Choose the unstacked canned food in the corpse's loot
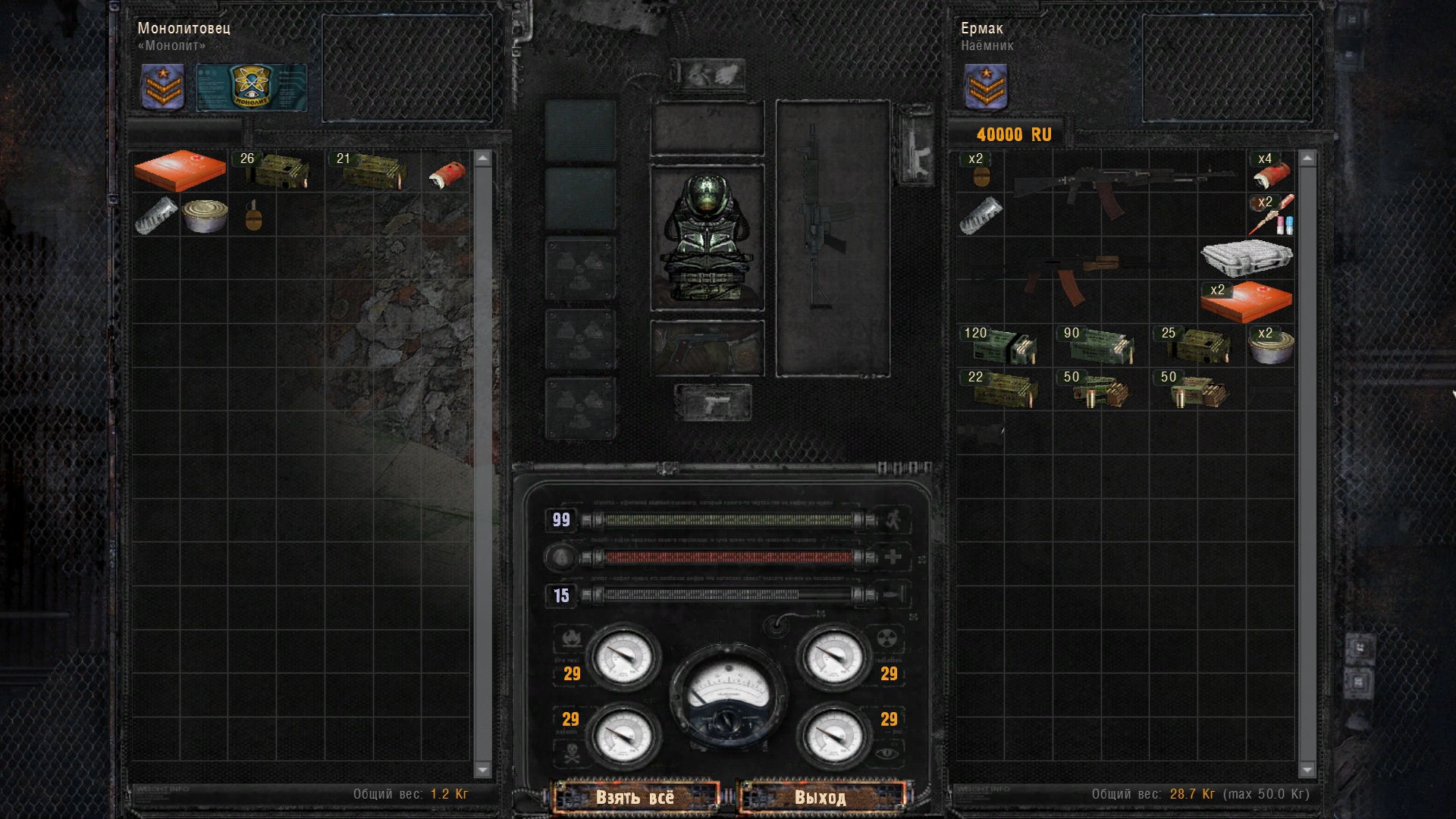 pos(205,215)
